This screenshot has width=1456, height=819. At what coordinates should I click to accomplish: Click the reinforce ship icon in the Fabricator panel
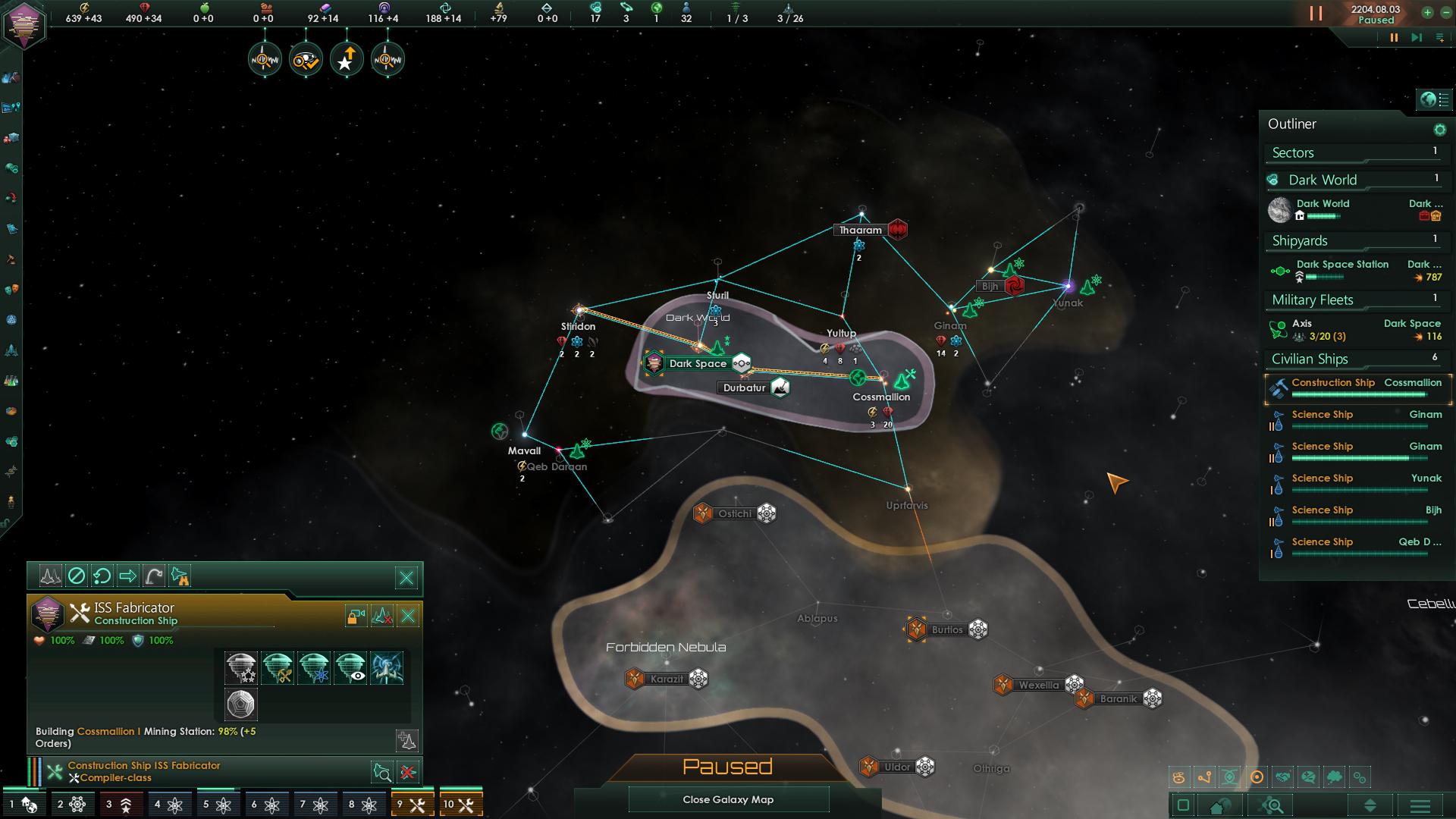point(381,616)
